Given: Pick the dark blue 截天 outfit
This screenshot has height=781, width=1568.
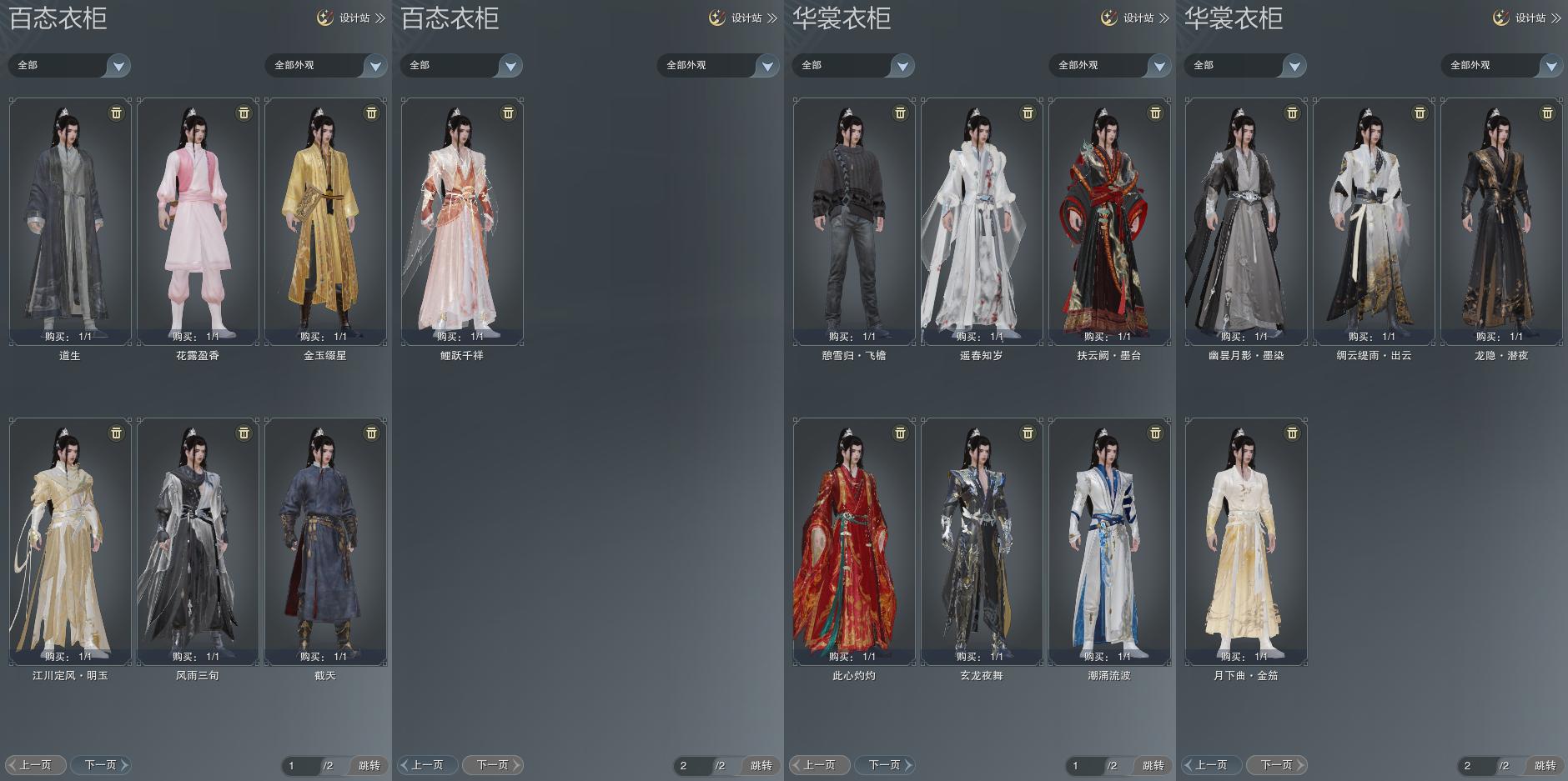Looking at the screenshot, I should click(325, 542).
